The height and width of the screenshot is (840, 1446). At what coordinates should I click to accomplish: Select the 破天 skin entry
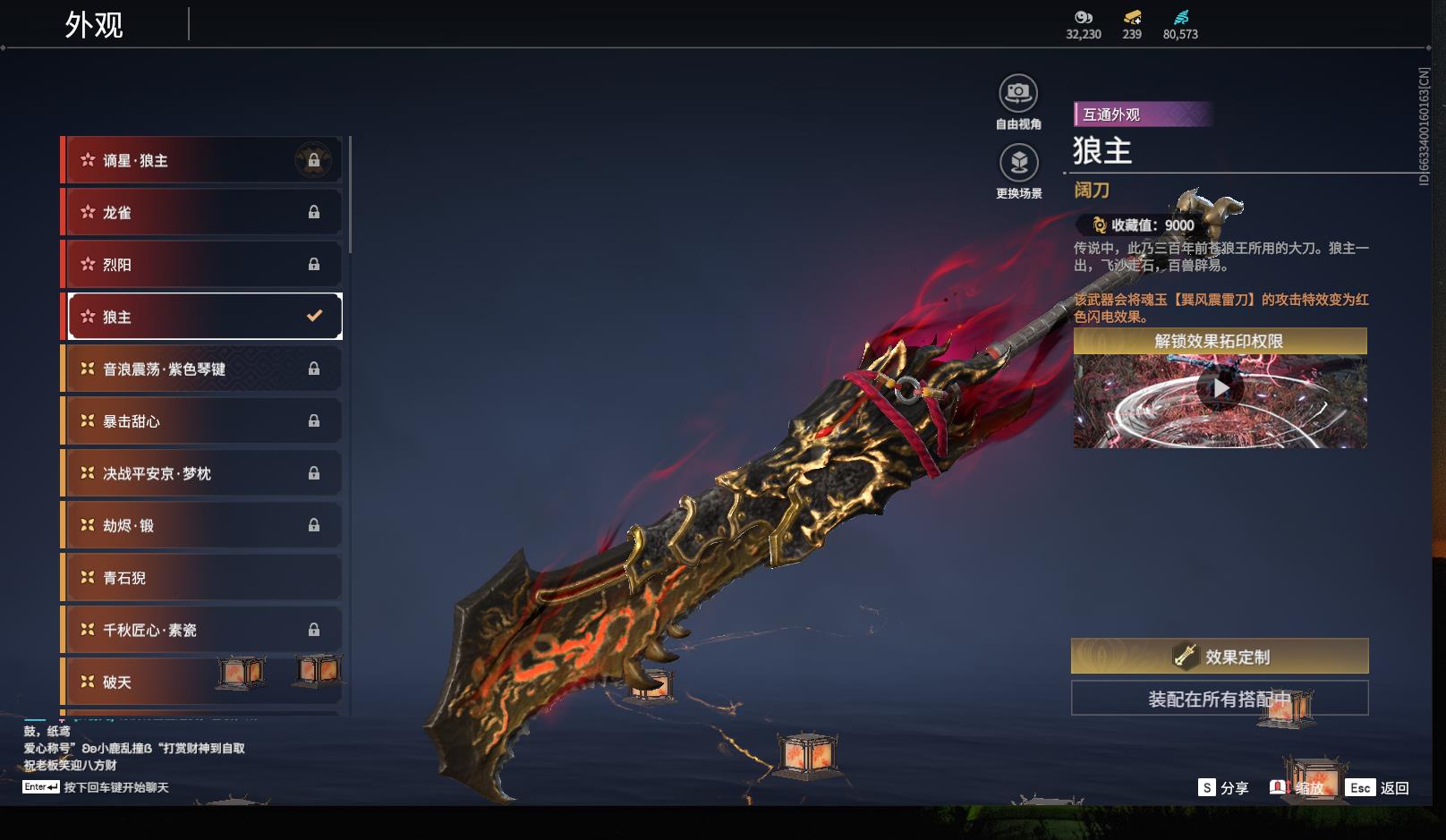201,682
